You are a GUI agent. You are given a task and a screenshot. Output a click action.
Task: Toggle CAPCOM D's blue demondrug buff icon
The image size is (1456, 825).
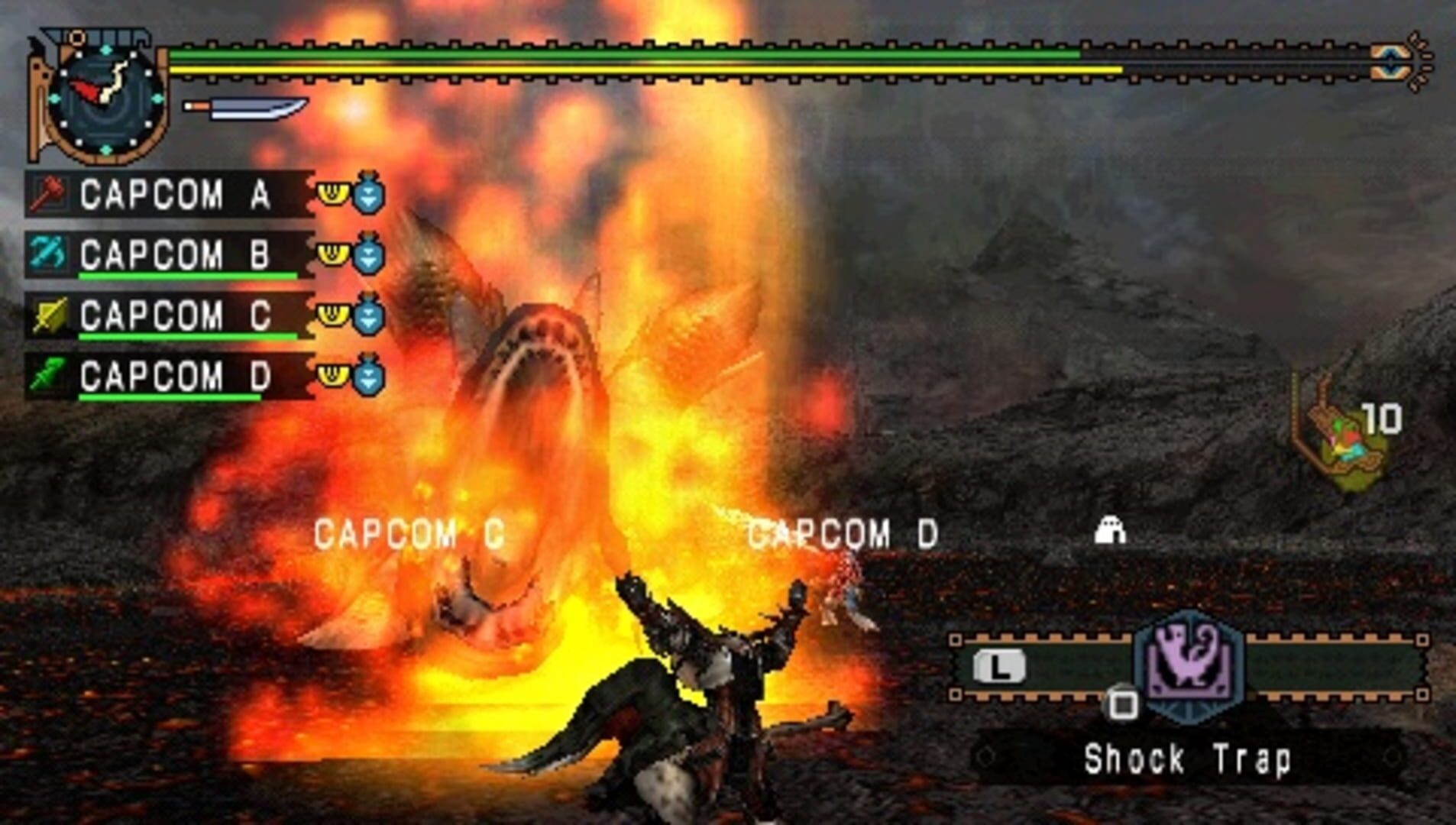coord(367,376)
